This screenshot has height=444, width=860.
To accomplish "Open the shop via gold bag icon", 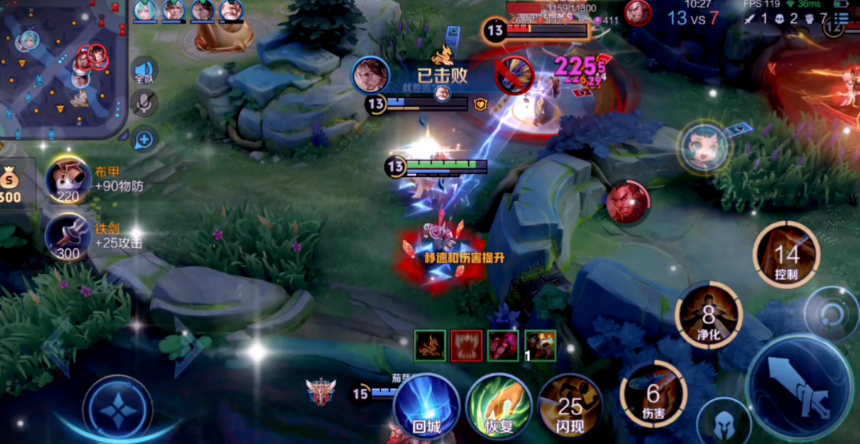I will [12, 181].
